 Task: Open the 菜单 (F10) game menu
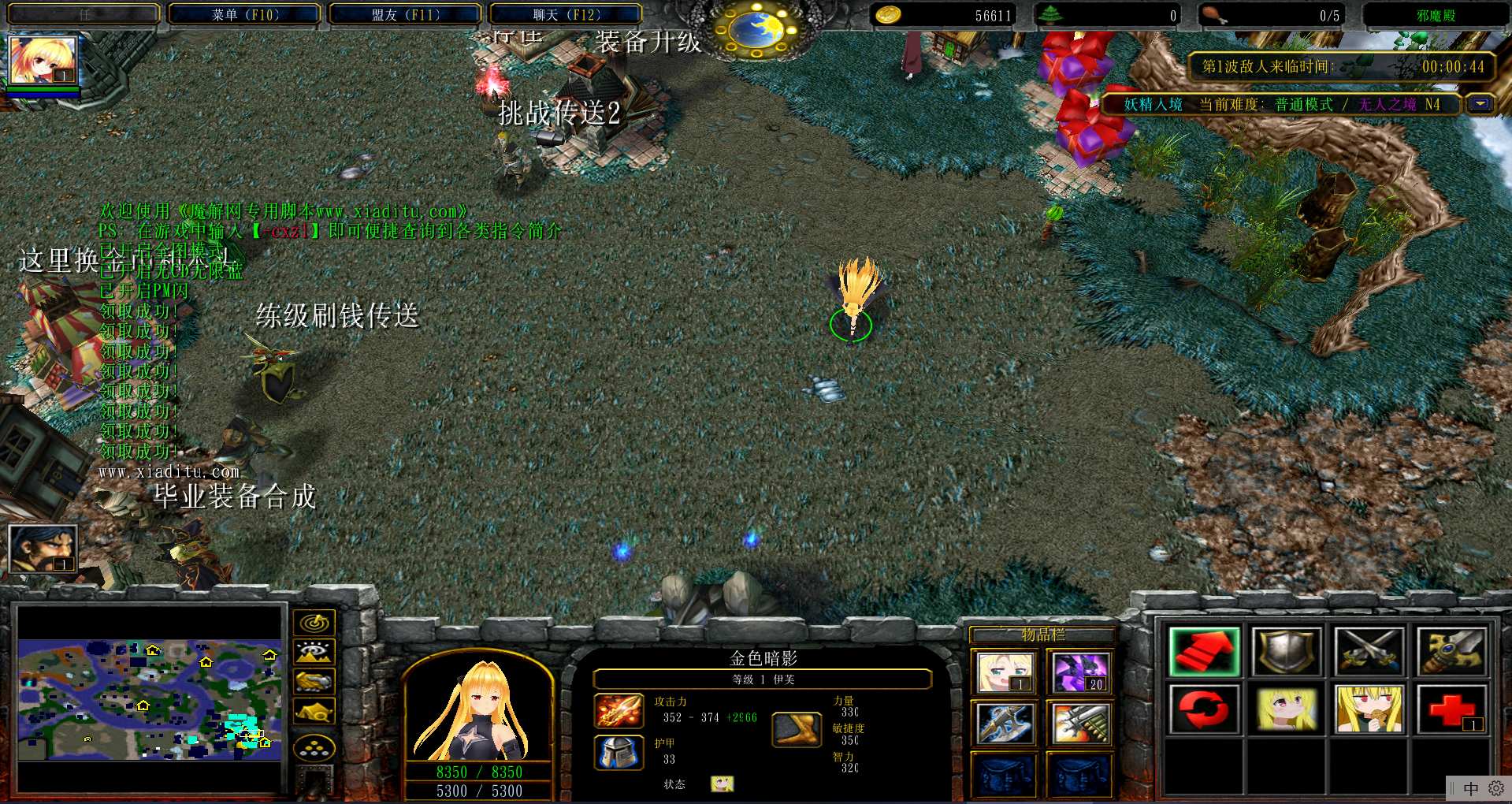tap(245, 14)
